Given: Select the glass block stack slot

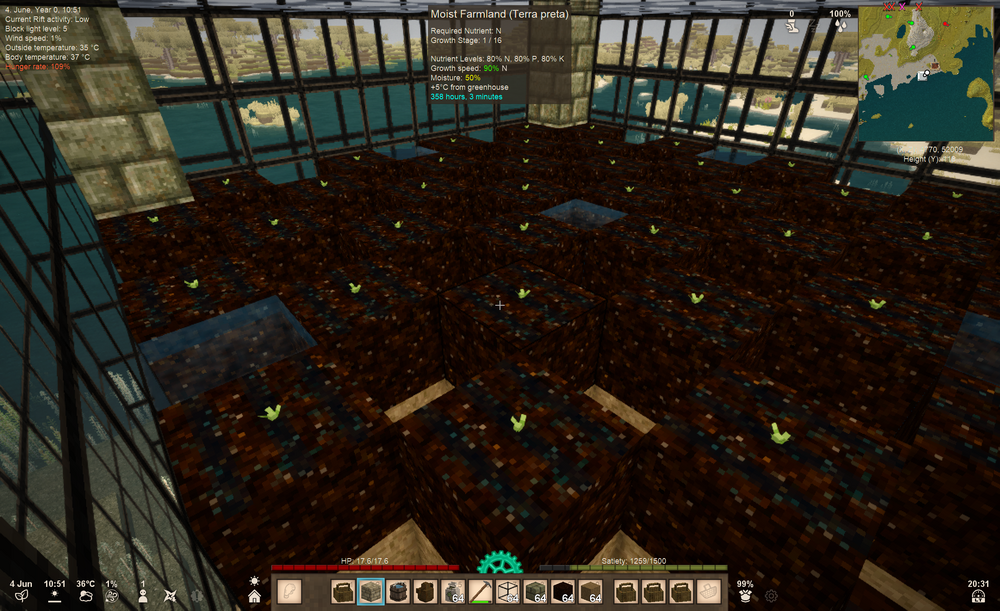Looking at the screenshot, I should click(x=510, y=592).
